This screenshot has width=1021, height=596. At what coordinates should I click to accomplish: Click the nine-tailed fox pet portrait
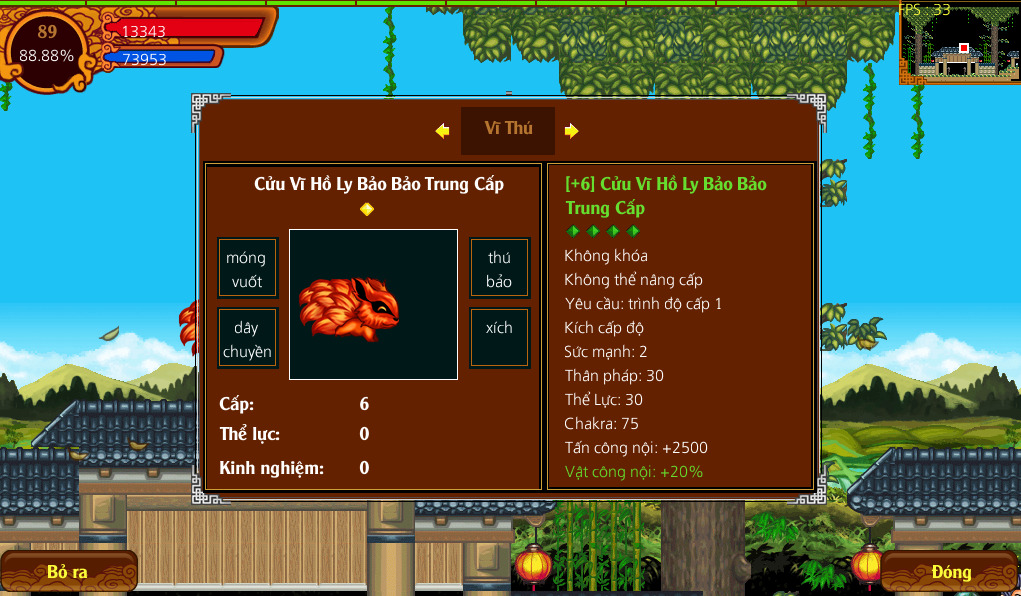click(373, 305)
